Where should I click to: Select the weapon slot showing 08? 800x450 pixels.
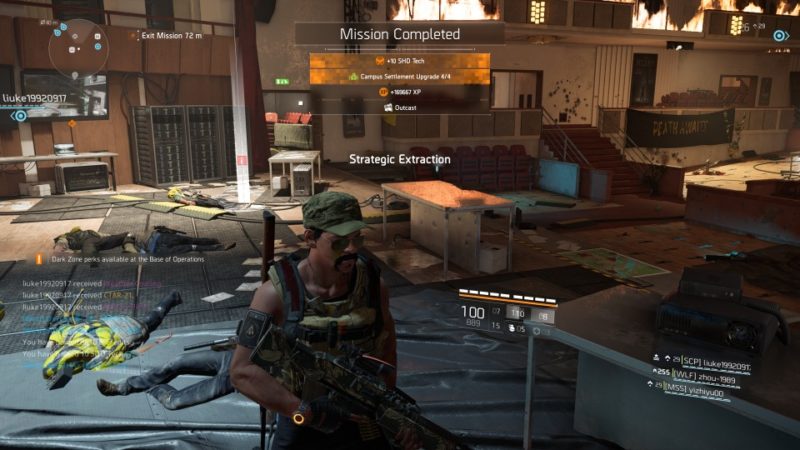click(544, 314)
